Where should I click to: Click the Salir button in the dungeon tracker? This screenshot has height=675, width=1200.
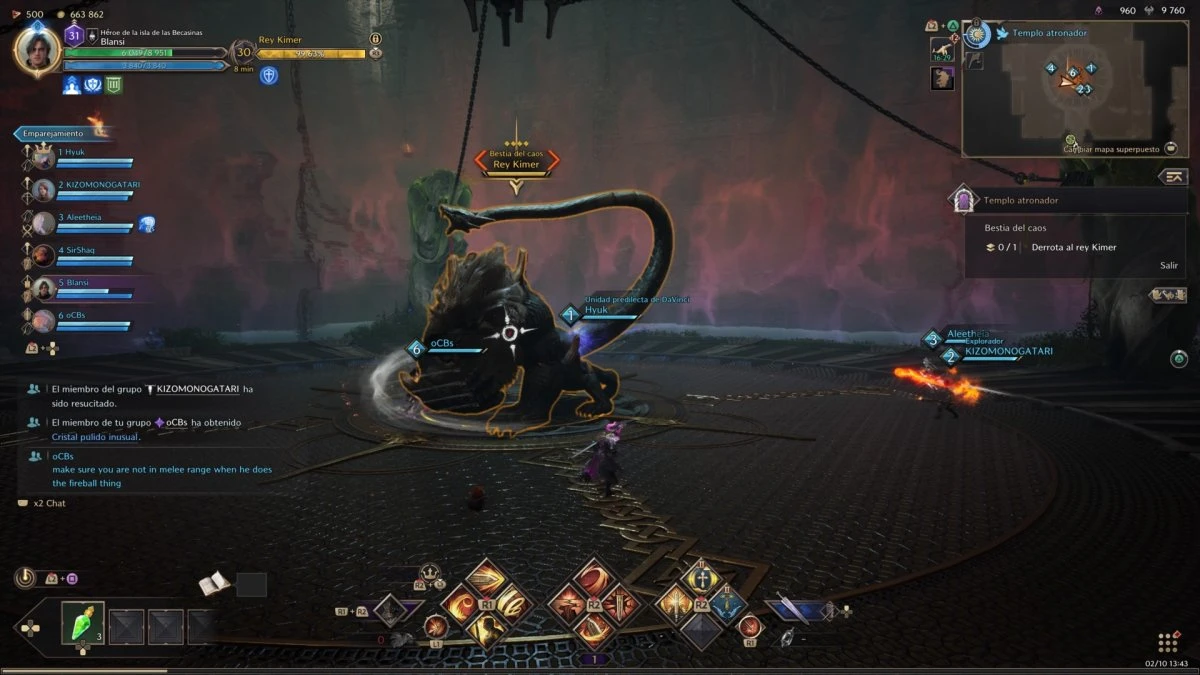coord(1169,265)
